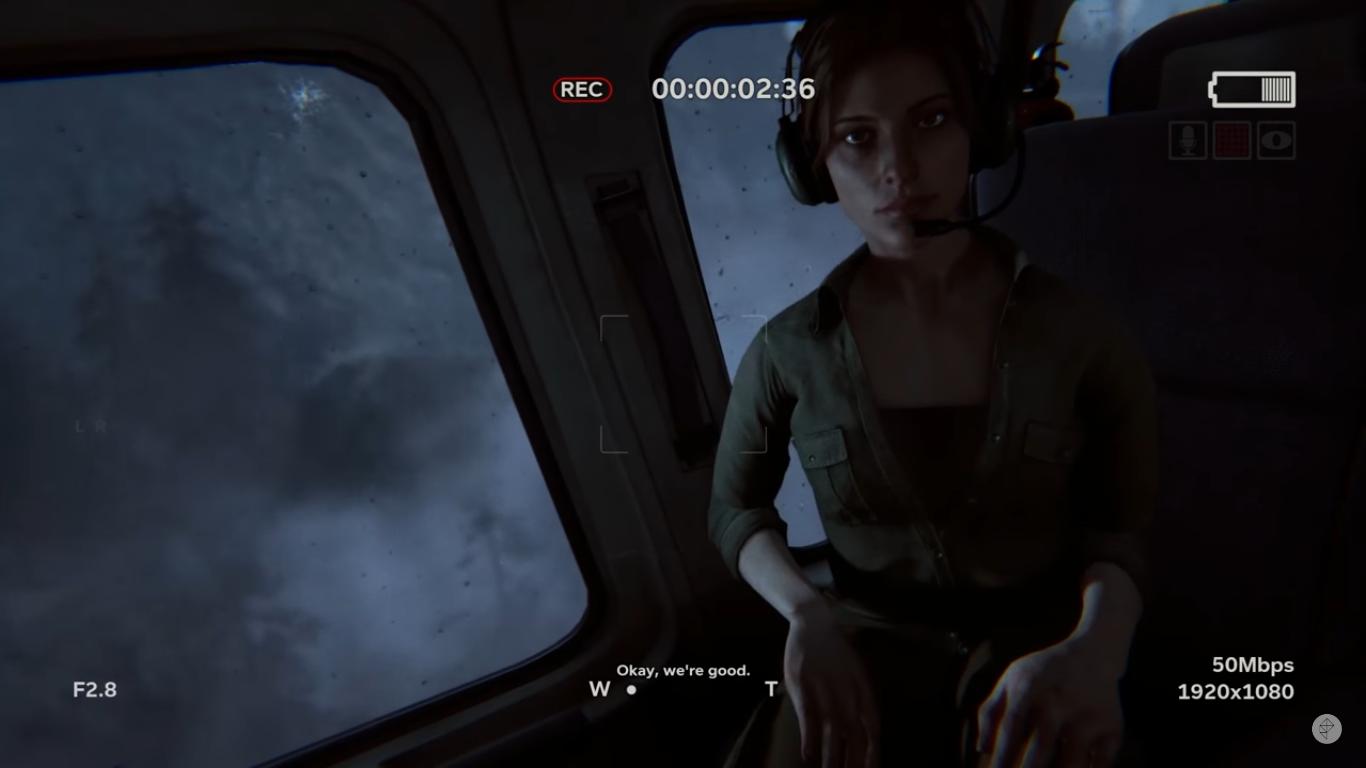This screenshot has height=768, width=1366.
Task: Click the red REC indicator
Action: click(x=581, y=90)
